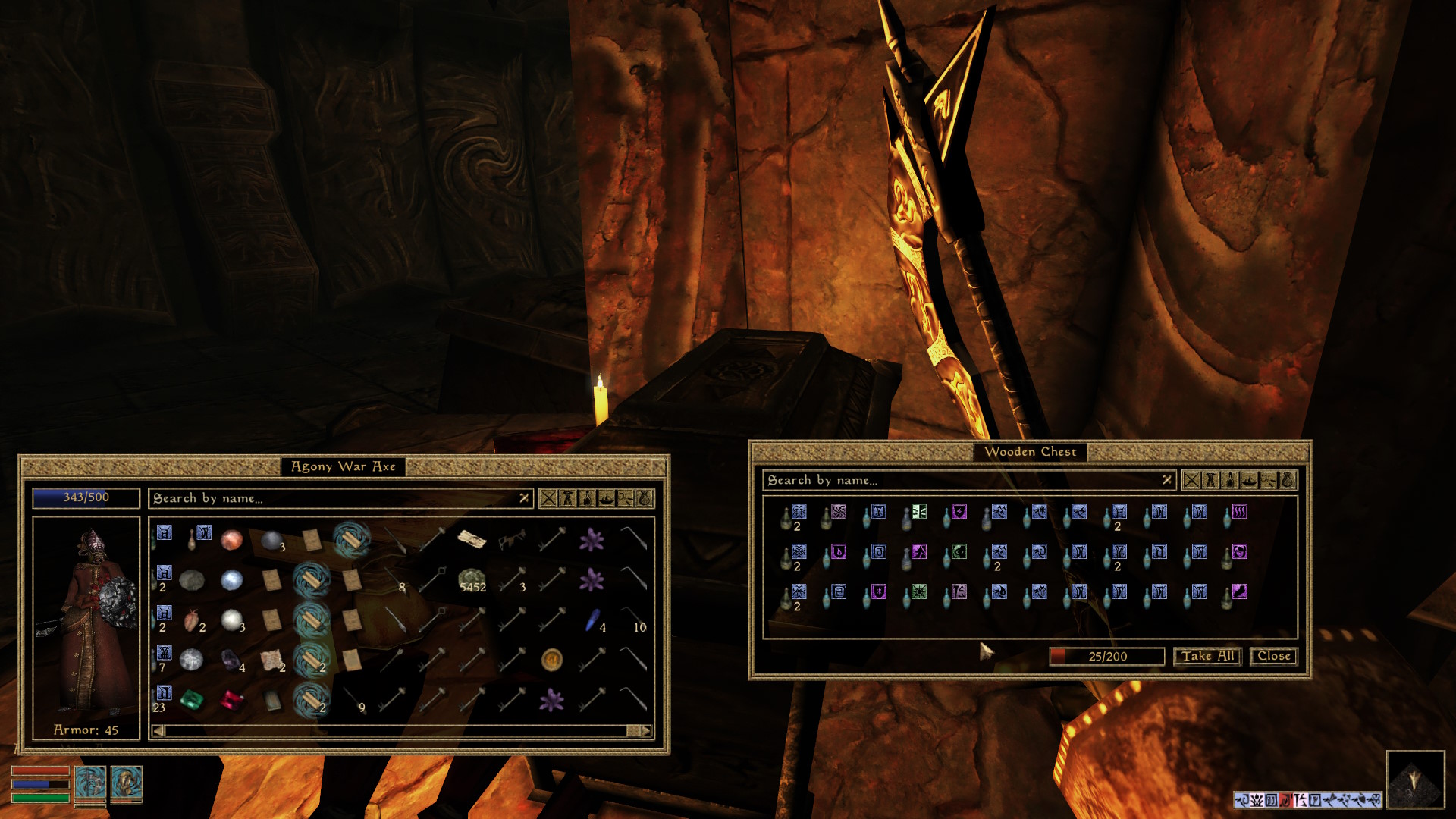This screenshot has height=819, width=1456.
Task: Select the ingredients bowl filter in the Wooden Chest
Action: pos(1250,481)
